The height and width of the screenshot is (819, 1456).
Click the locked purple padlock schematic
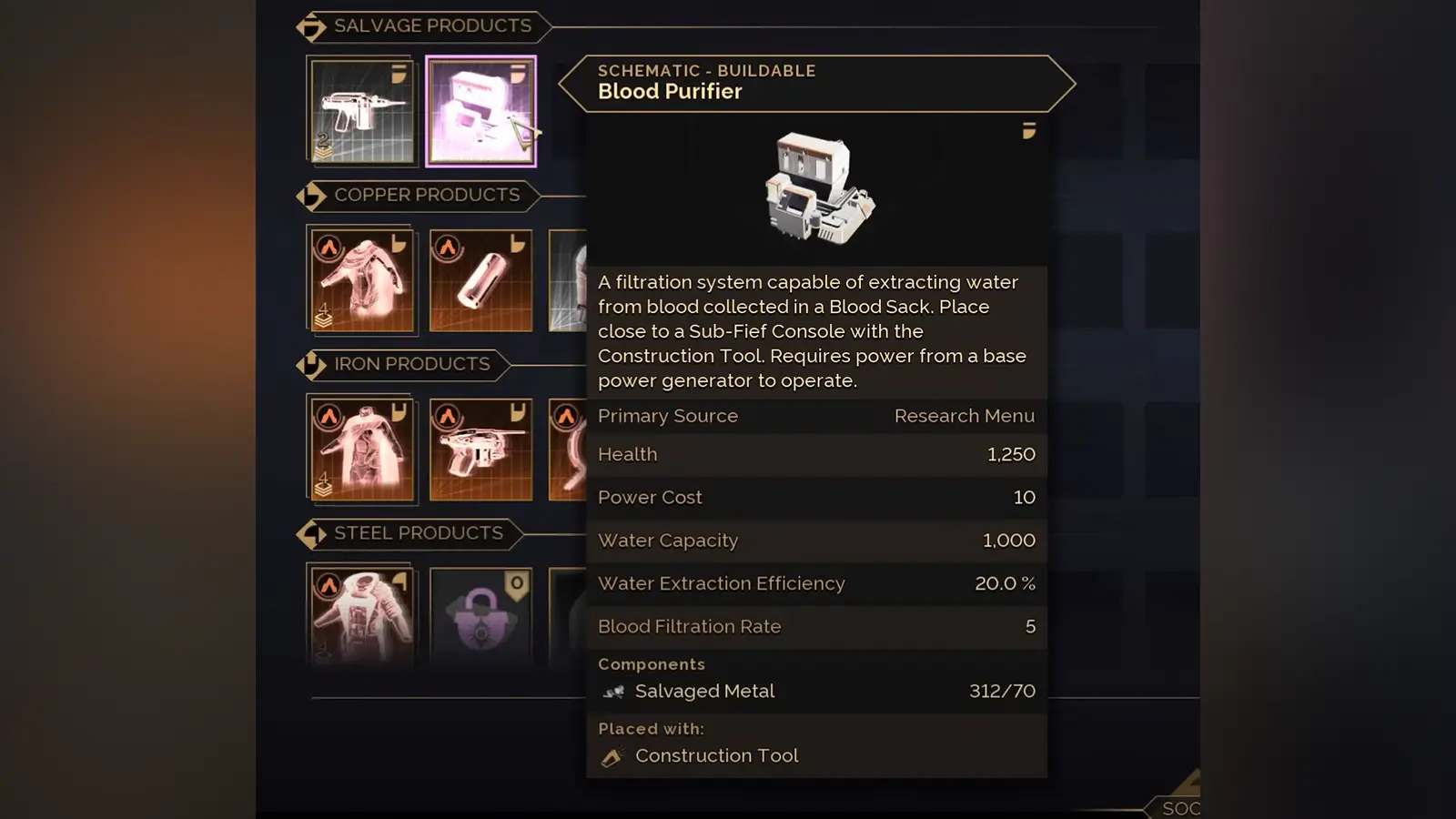480,614
